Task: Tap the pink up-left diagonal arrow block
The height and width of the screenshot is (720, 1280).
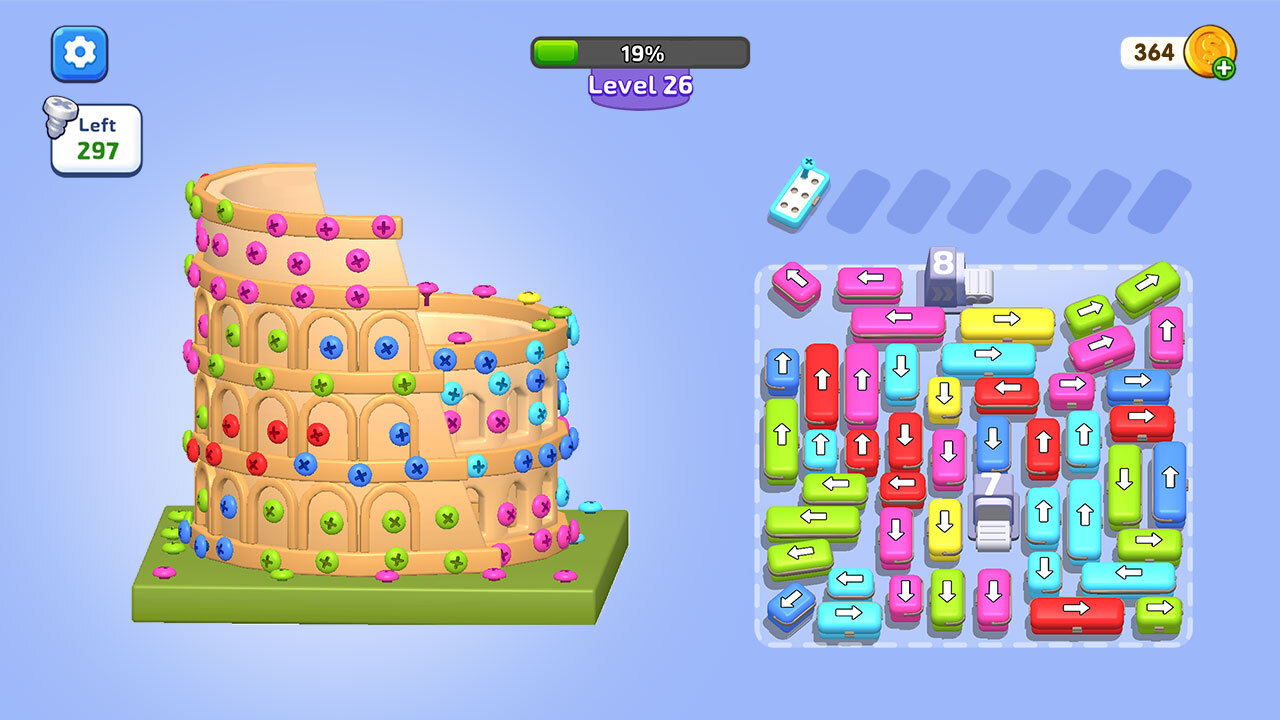Action: pyautogui.click(x=796, y=284)
